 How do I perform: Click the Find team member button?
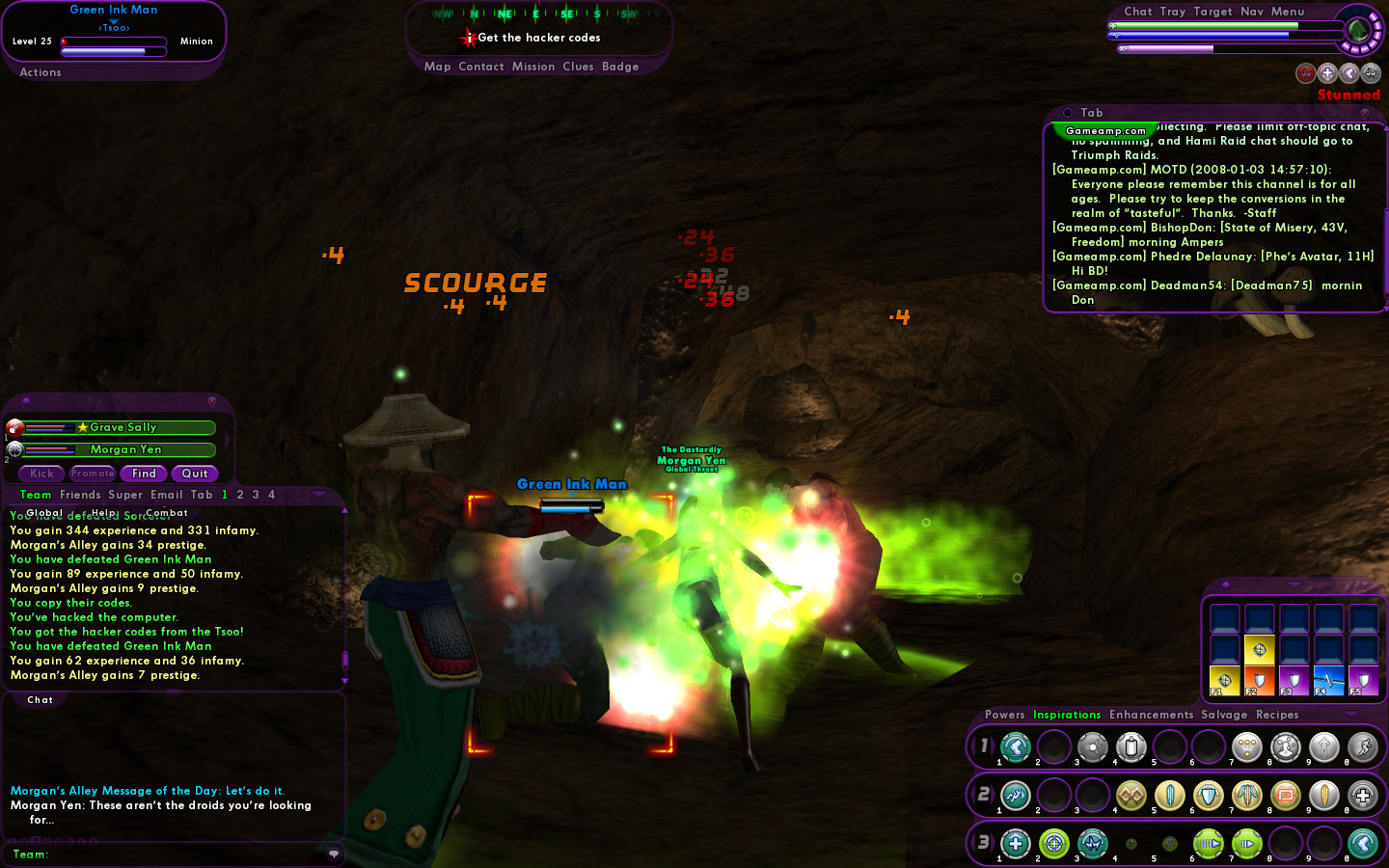(x=144, y=474)
